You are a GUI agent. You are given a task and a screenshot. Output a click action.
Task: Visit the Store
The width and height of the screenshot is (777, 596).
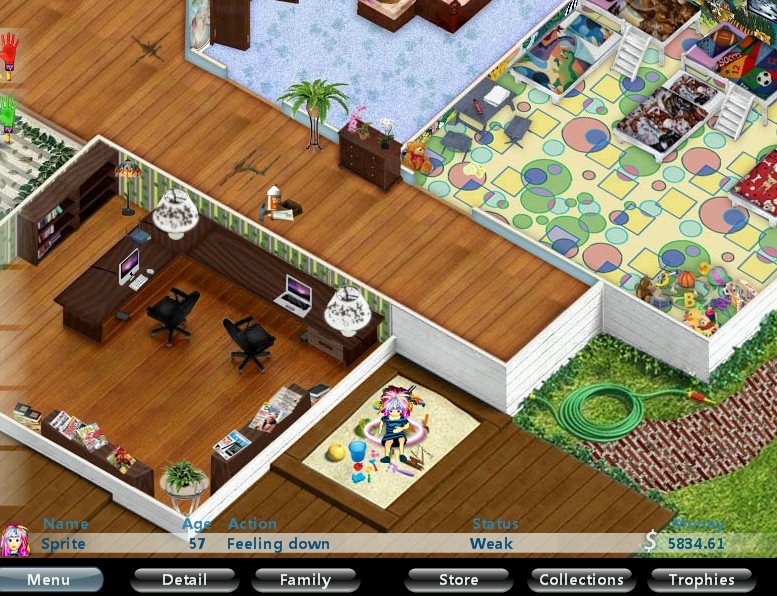tap(458, 580)
